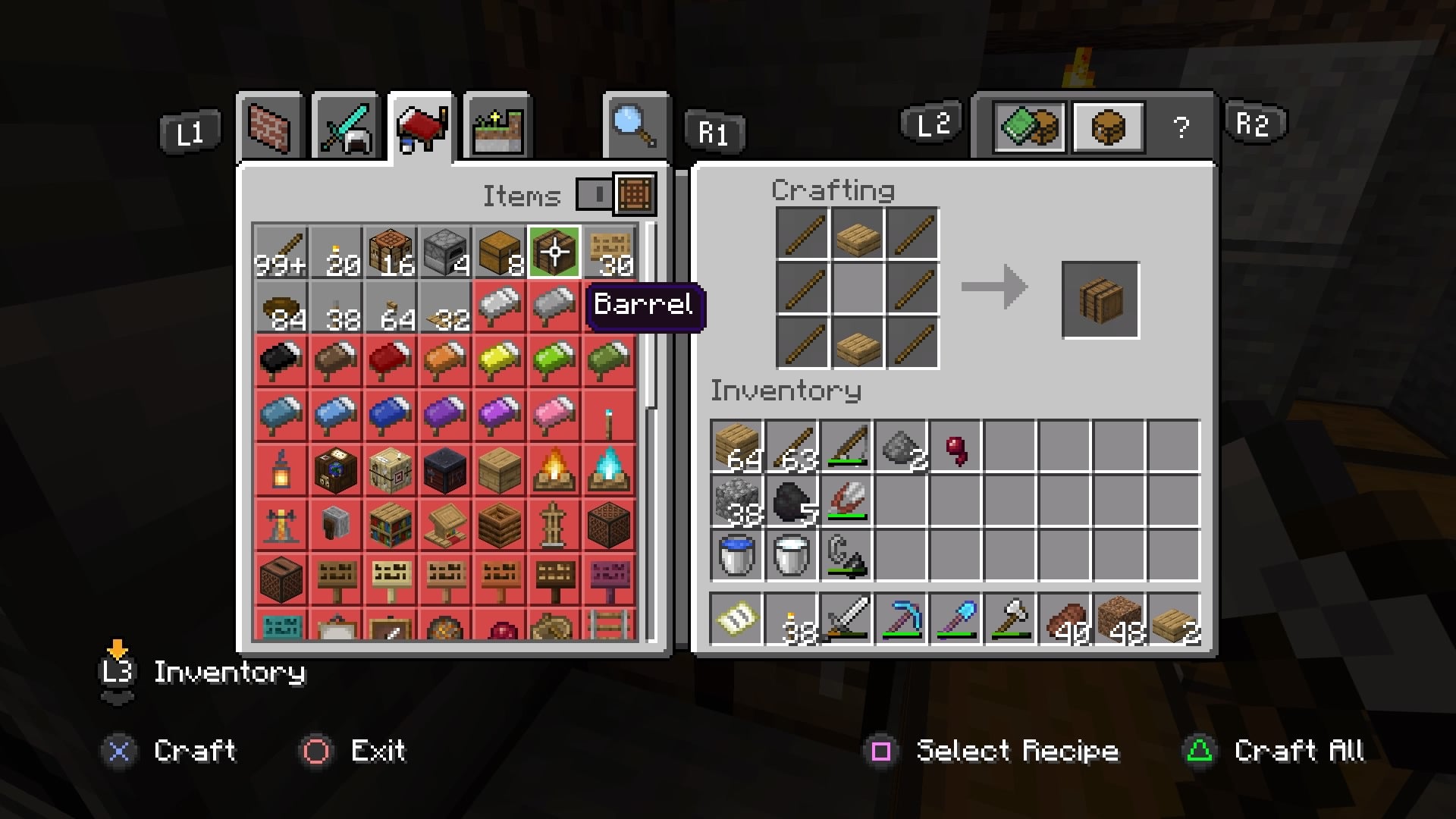Choose the lantern item

281,469
